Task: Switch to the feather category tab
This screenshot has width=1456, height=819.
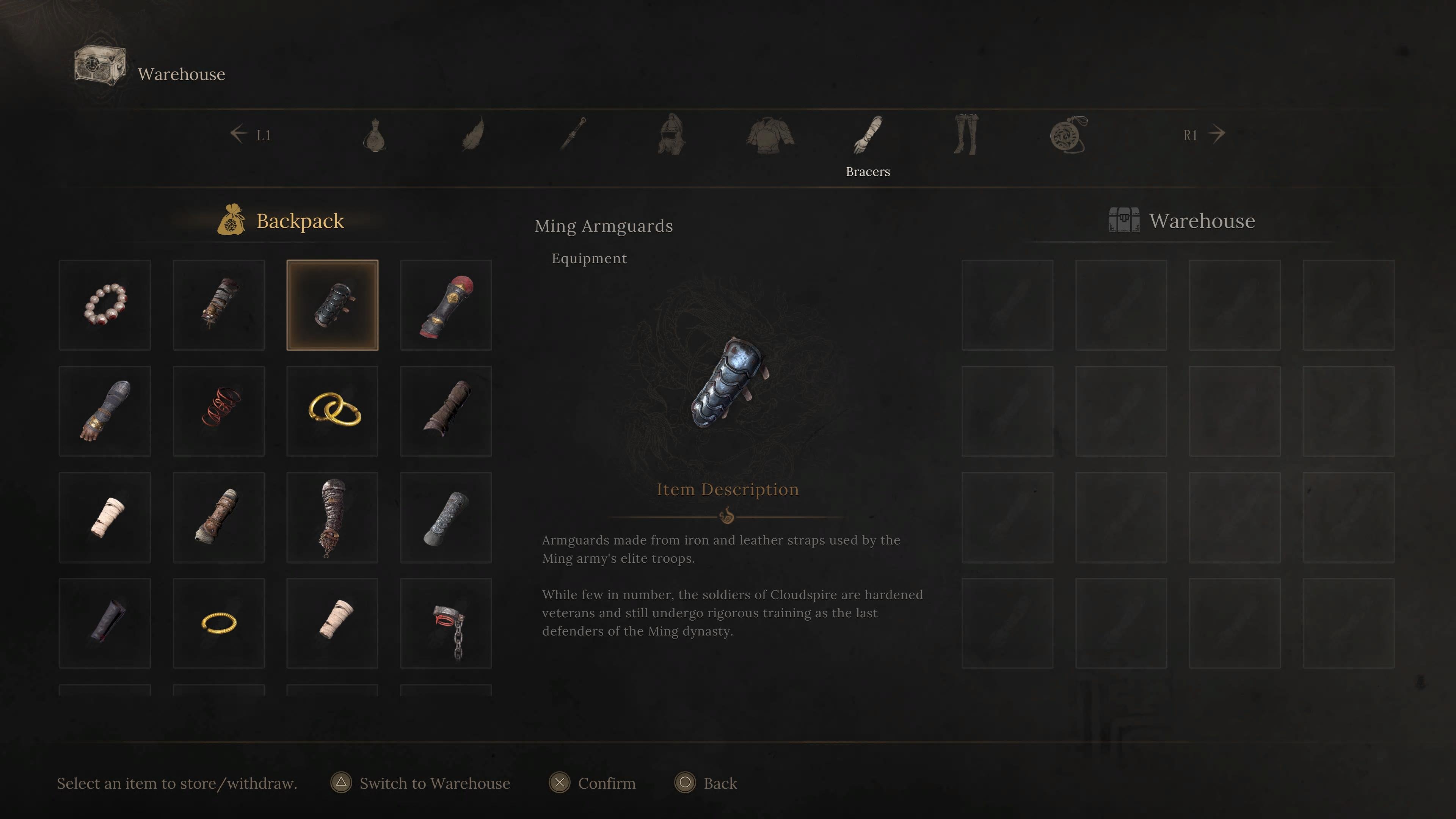Action: (473, 135)
